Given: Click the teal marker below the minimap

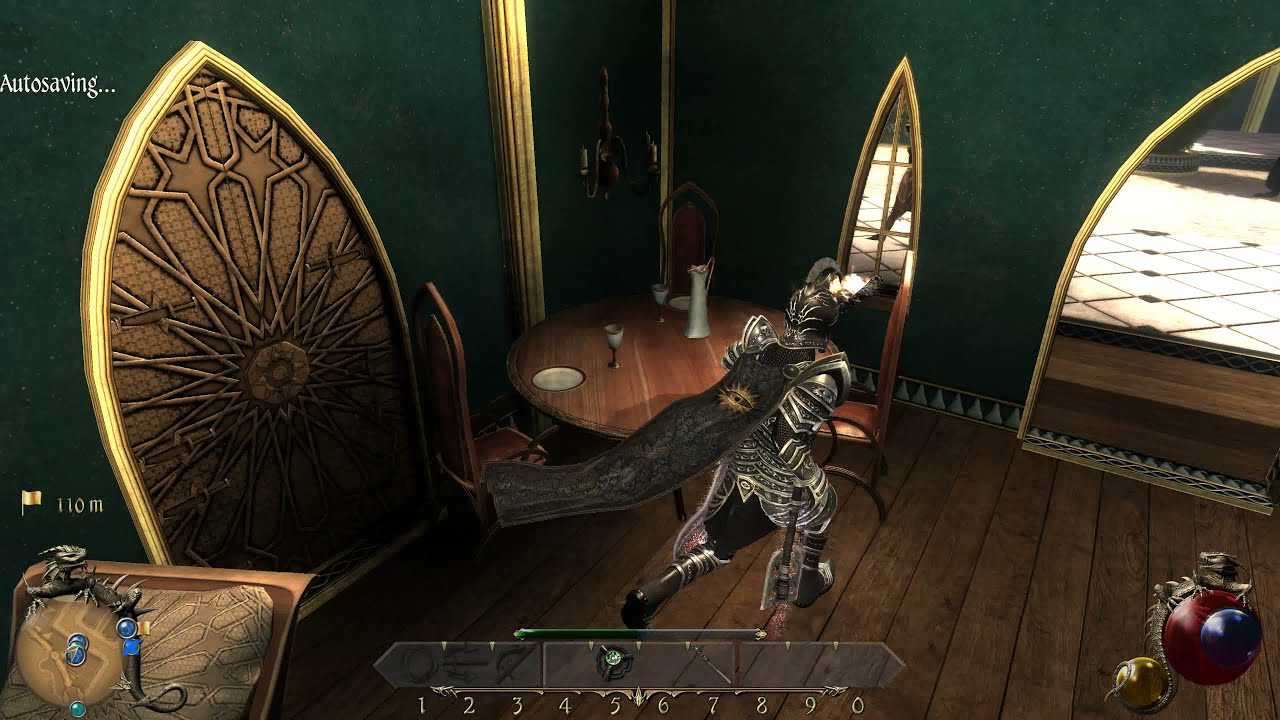Looking at the screenshot, I should [77, 709].
